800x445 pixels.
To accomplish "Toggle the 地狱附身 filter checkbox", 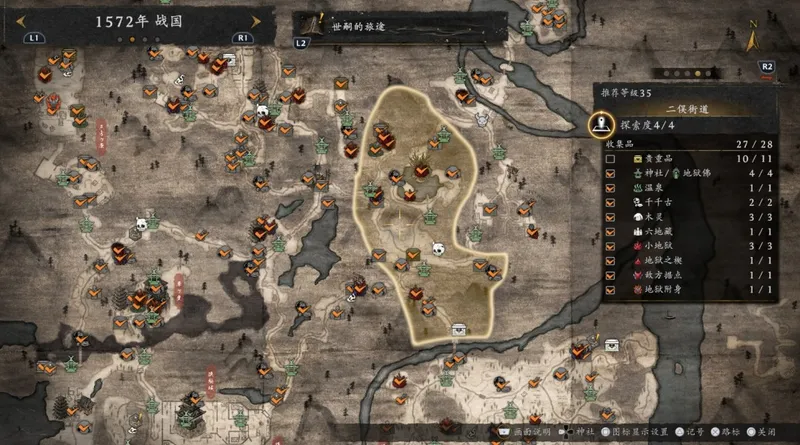I will pyautogui.click(x=610, y=289).
